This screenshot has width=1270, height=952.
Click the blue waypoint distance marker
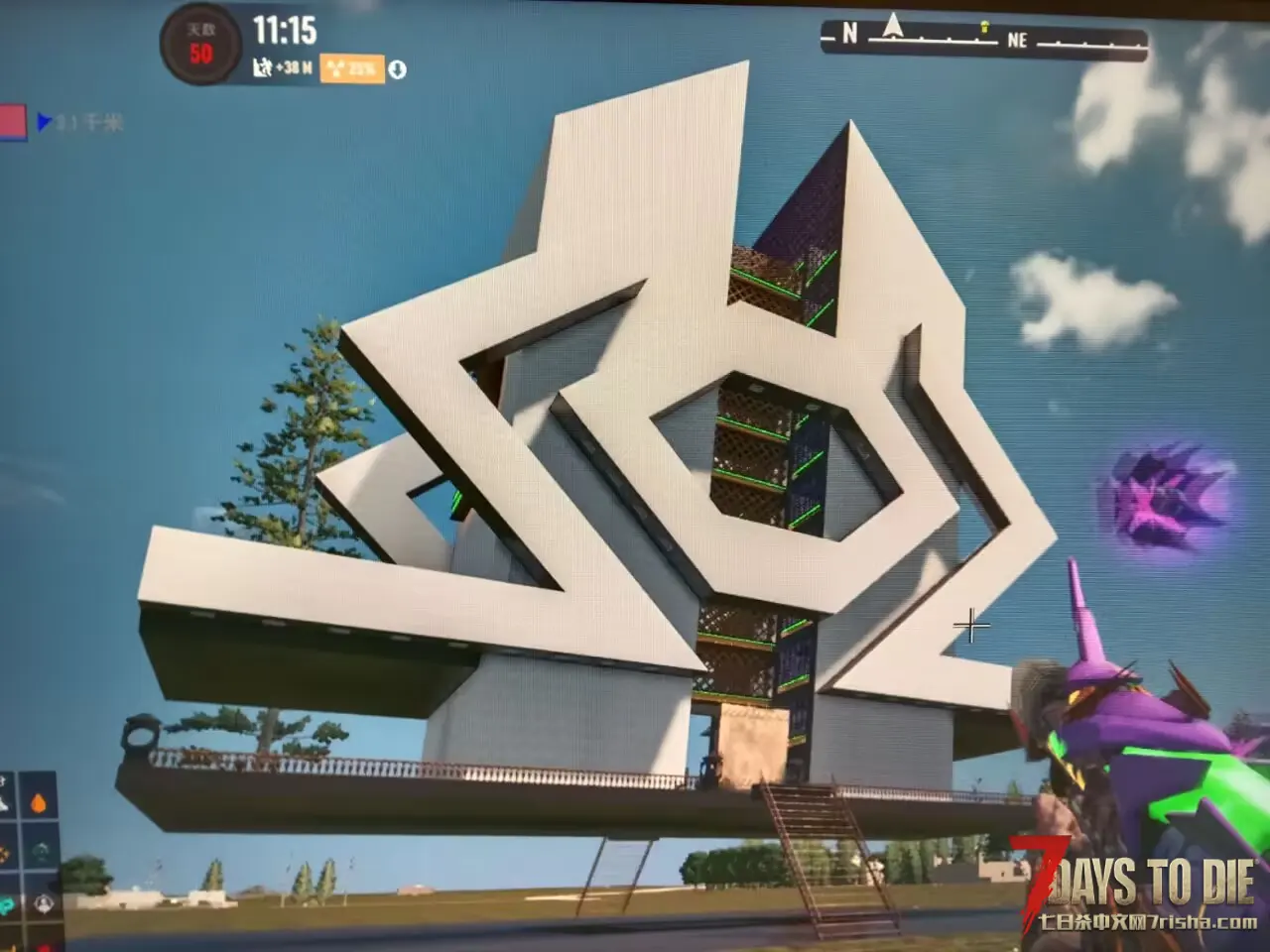coord(44,122)
